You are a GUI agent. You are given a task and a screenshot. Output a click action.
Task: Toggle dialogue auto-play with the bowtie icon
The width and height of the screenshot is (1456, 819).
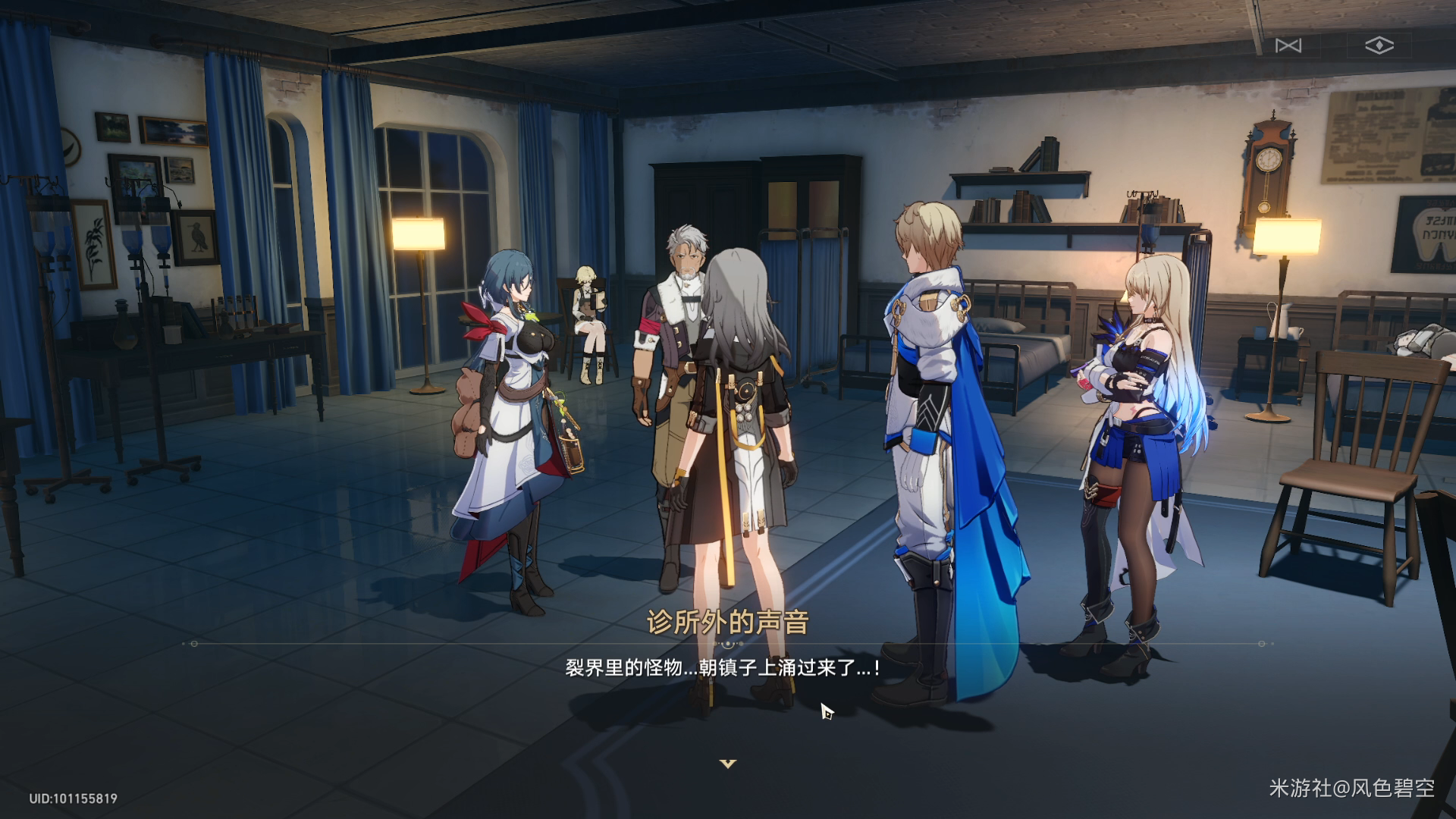pos(1288,45)
